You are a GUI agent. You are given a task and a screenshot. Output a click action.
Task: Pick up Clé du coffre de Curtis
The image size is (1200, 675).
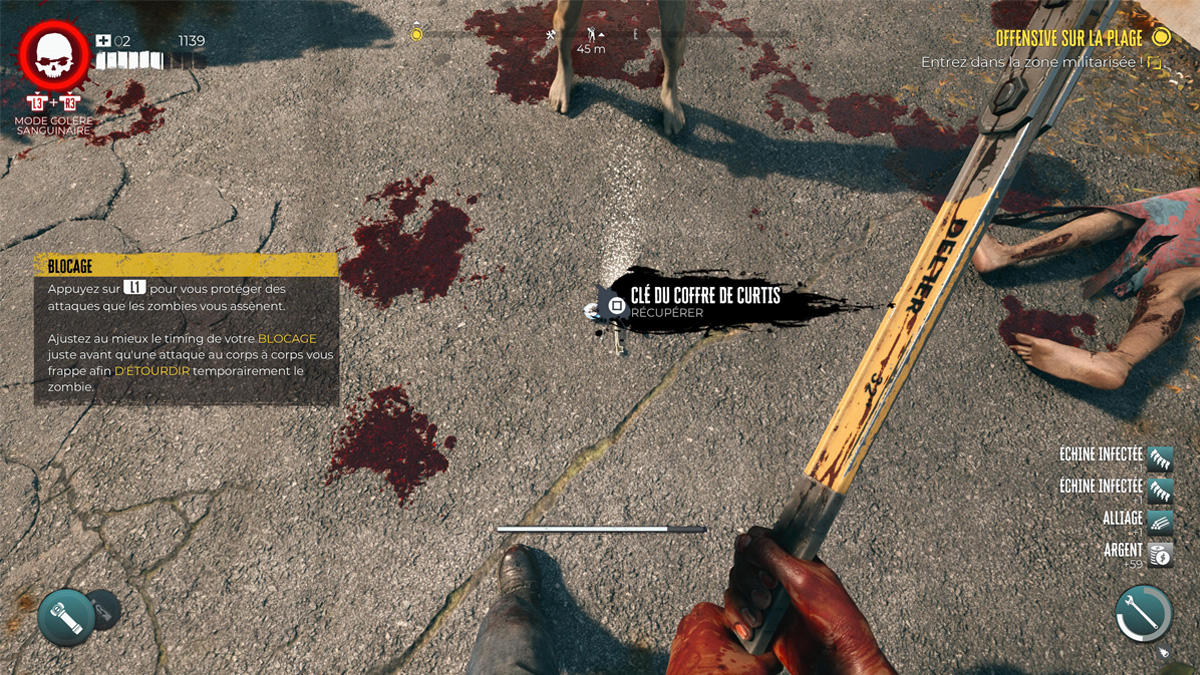point(616,303)
